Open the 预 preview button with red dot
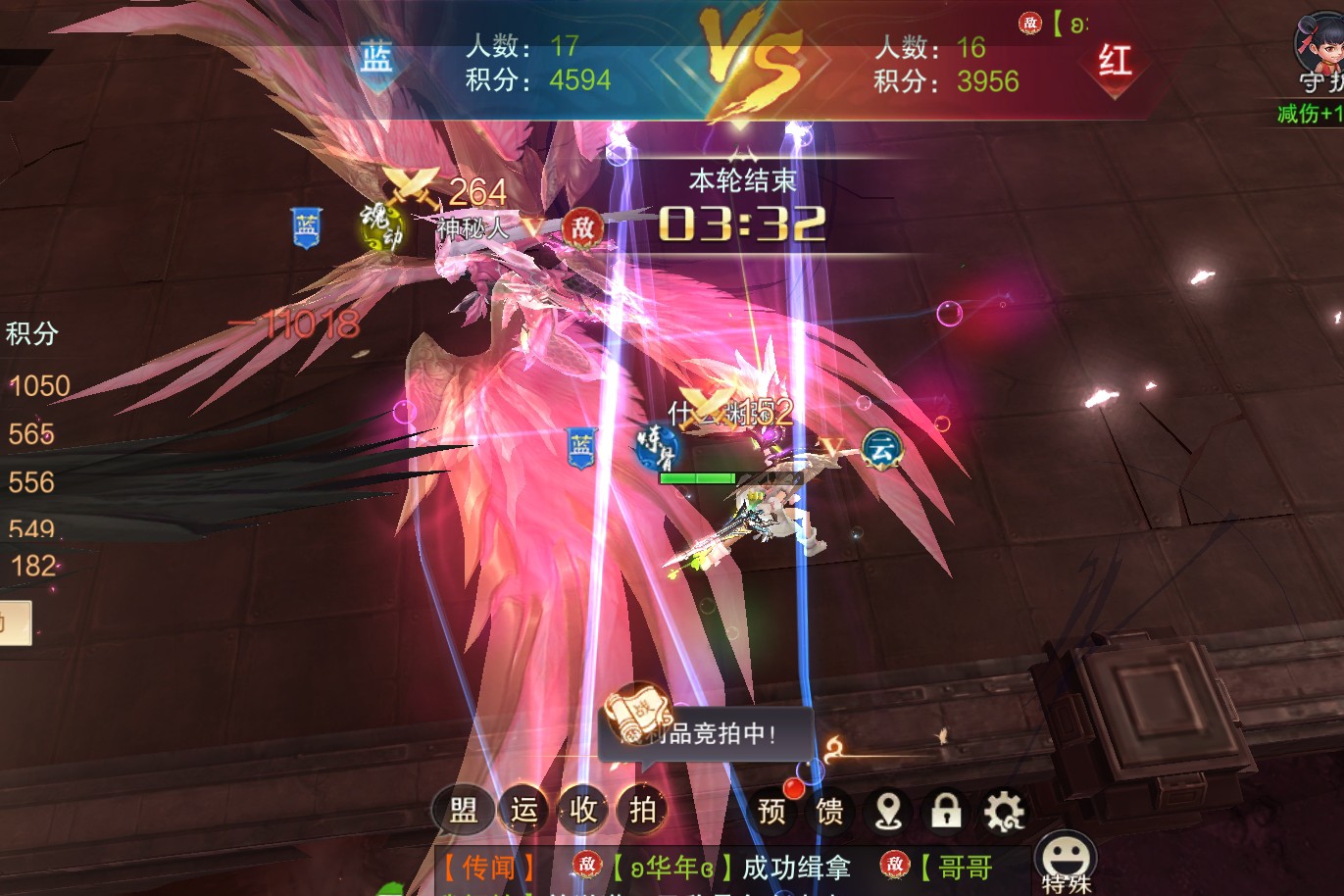 [x=772, y=811]
